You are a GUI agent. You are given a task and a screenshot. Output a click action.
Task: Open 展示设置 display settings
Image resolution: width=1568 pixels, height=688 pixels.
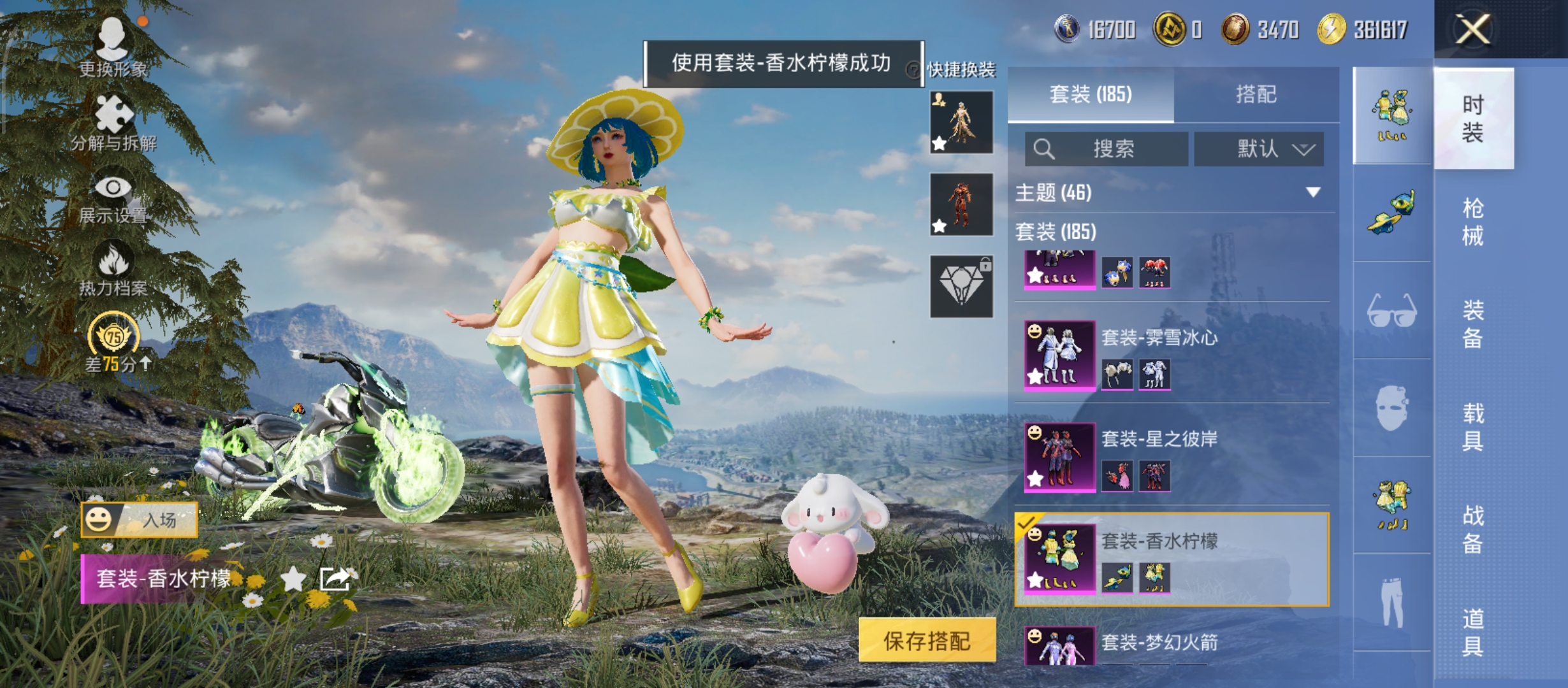click(113, 197)
